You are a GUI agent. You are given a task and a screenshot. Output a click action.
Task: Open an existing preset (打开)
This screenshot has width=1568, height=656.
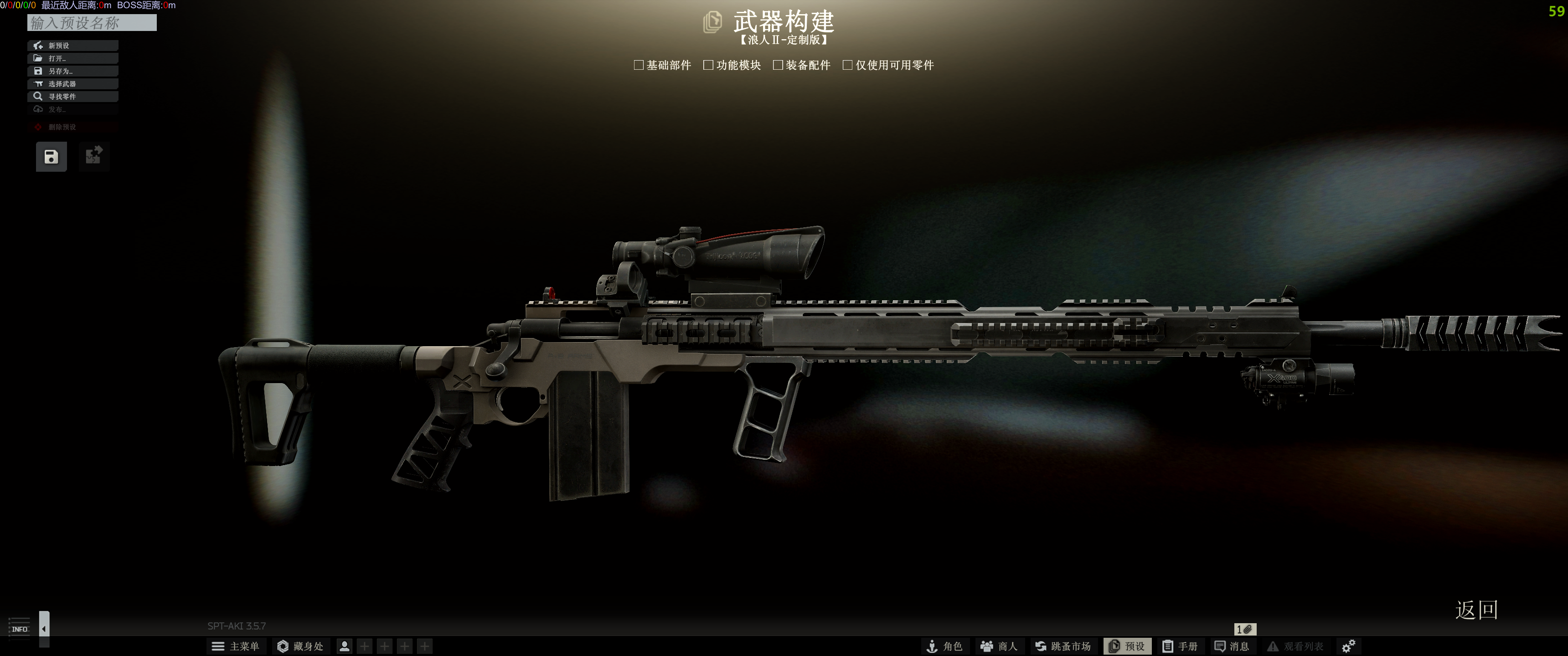pyautogui.click(x=72, y=58)
